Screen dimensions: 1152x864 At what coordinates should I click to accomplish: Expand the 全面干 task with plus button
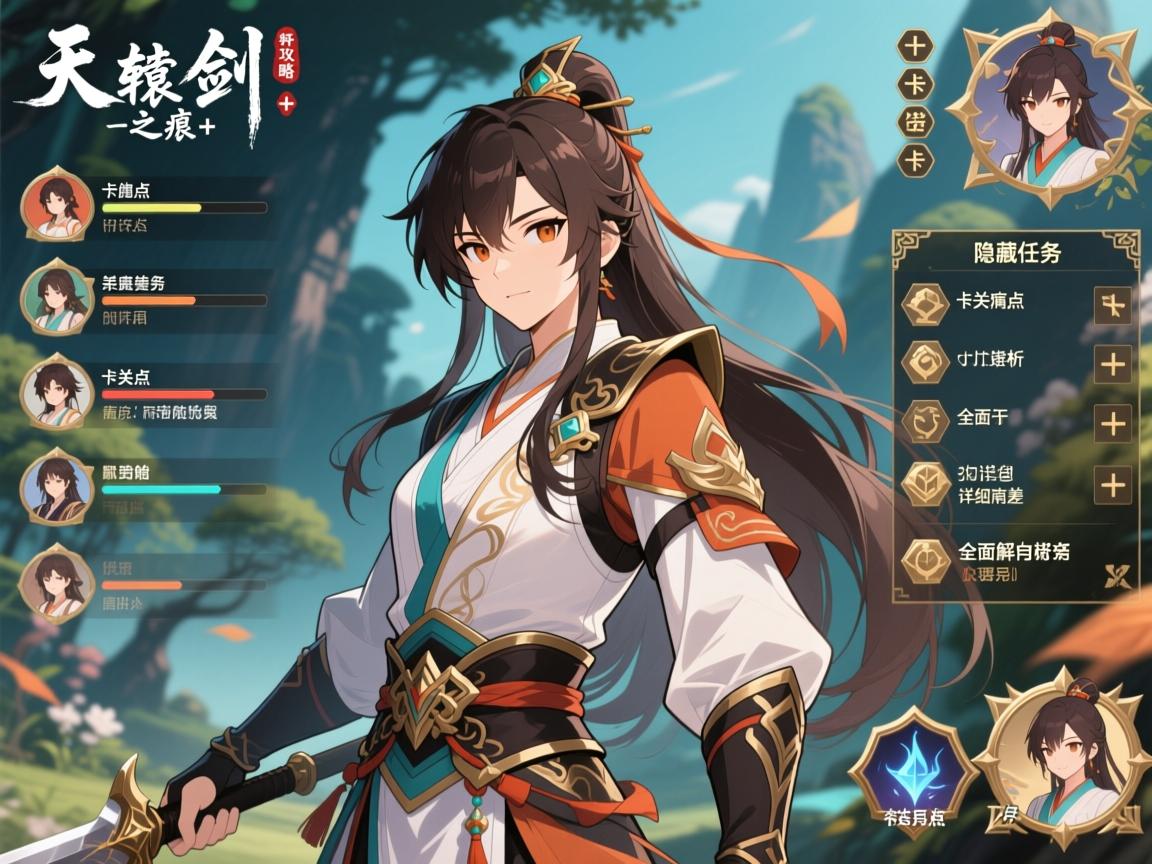[1113, 424]
